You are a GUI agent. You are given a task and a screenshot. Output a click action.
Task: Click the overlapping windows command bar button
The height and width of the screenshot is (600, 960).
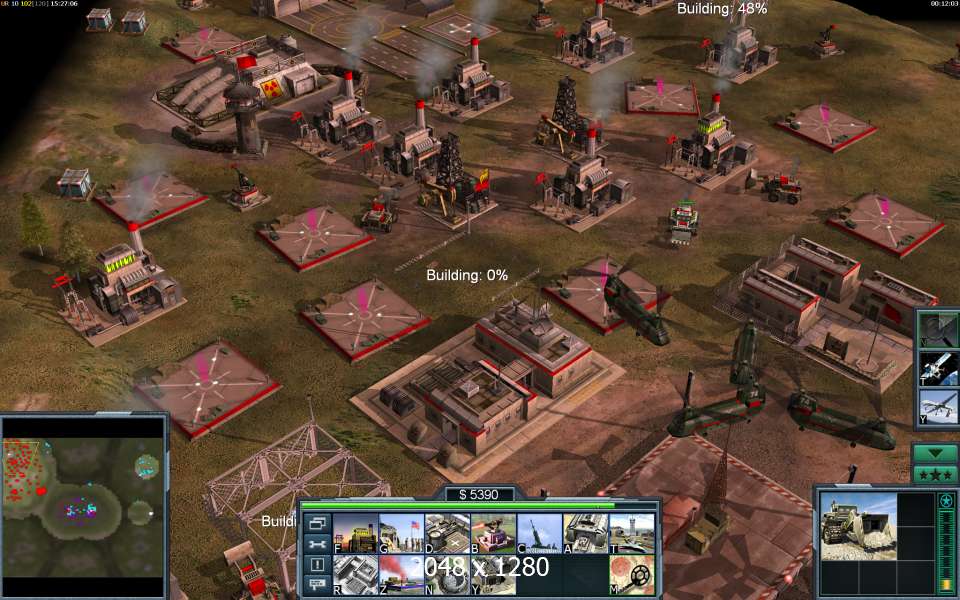(317, 523)
